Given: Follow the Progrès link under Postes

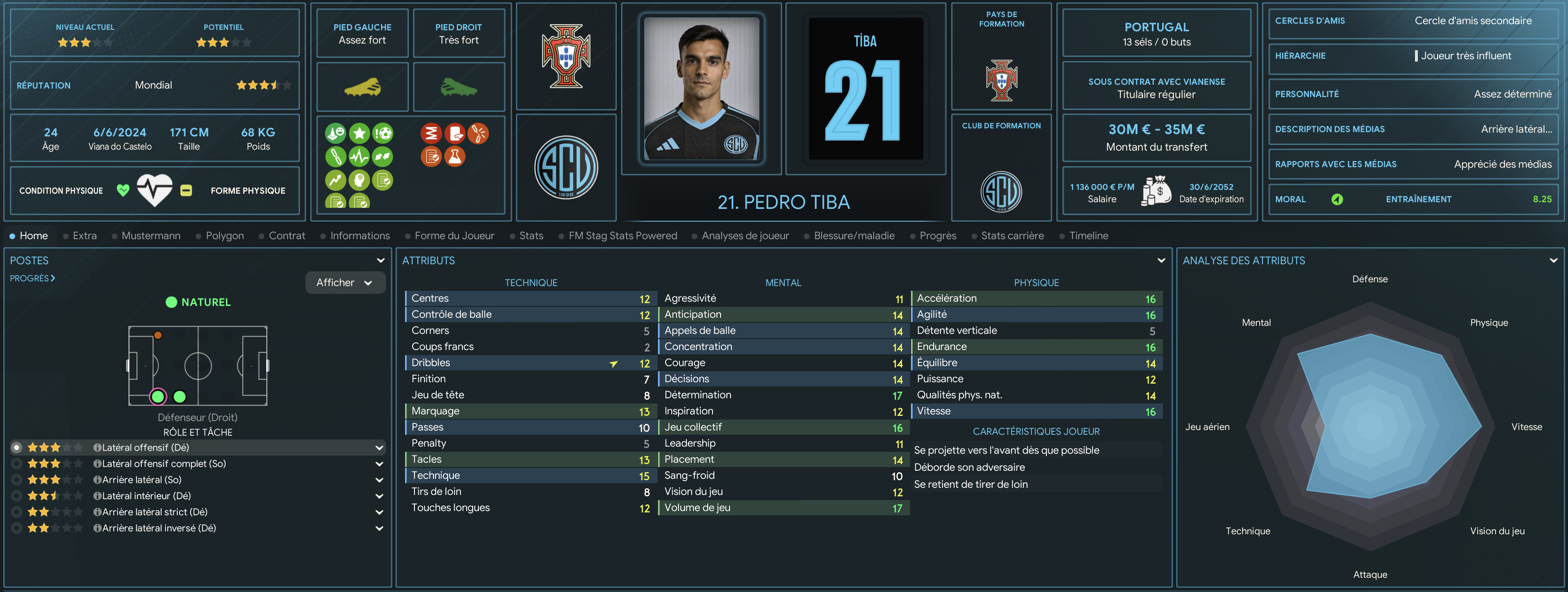Looking at the screenshot, I should (32, 278).
